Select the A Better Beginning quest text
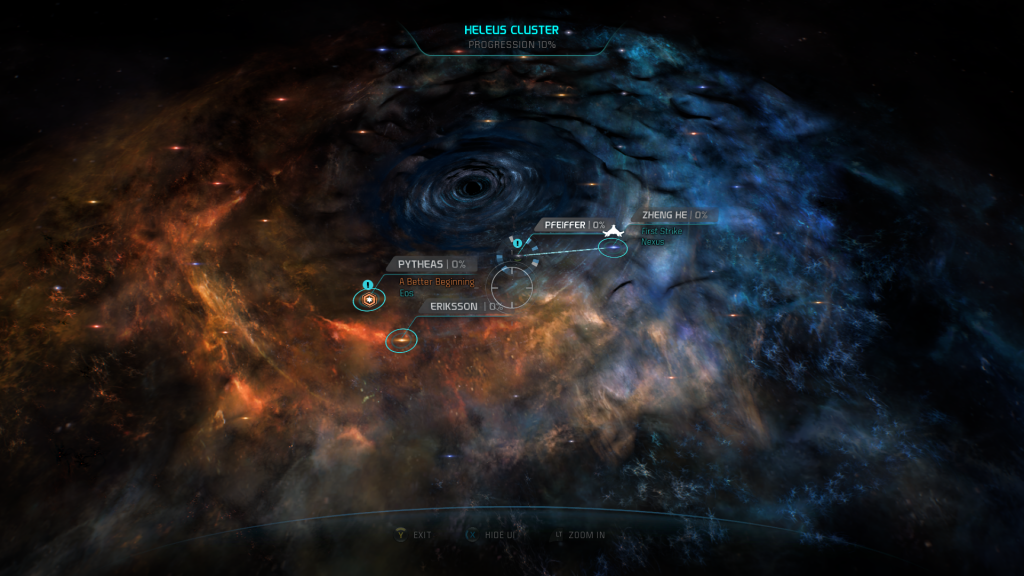This screenshot has width=1024, height=576. 436,281
